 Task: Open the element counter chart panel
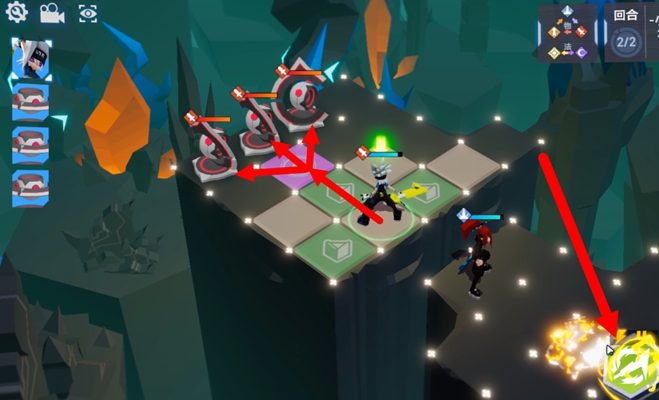pyautogui.click(x=568, y=33)
